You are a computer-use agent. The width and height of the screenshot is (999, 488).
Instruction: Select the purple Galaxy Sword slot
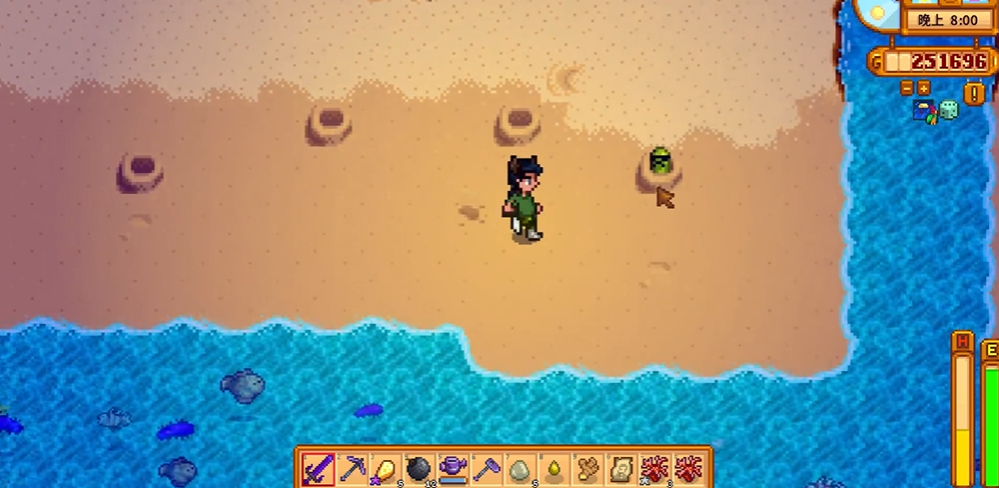tap(319, 468)
